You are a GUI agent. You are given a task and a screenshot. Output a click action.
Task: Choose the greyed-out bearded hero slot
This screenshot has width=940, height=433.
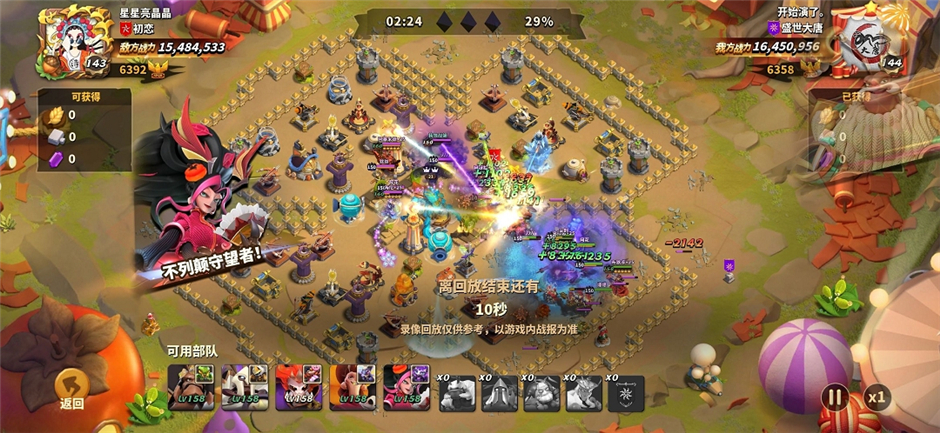[x=541, y=393]
